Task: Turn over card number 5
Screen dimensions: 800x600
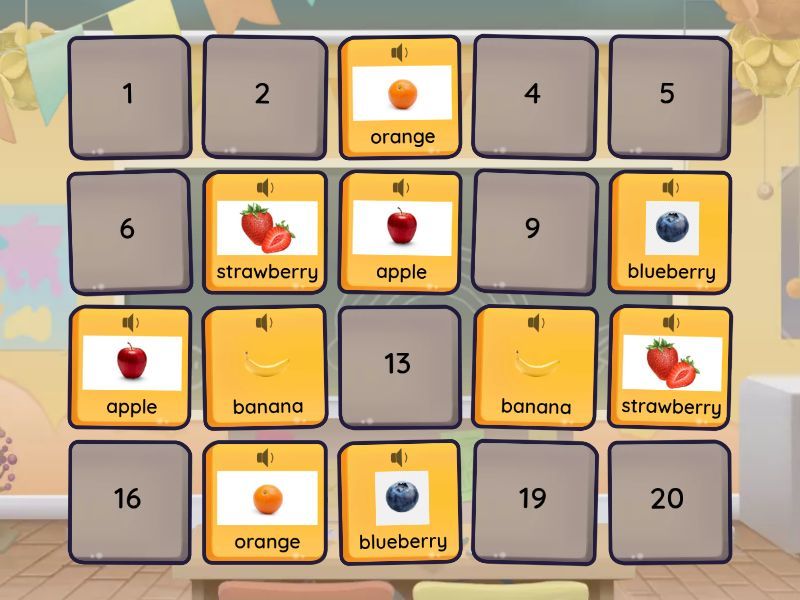Action: click(668, 96)
